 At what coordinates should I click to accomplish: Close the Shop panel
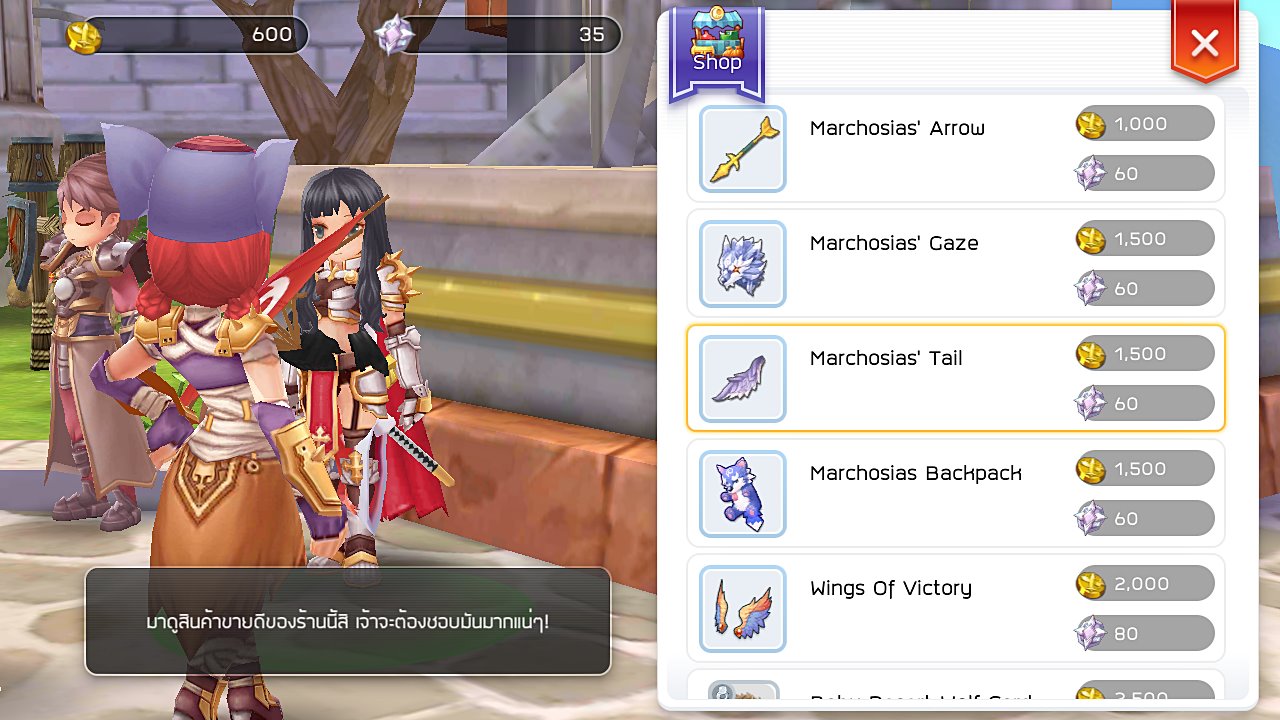pyautogui.click(x=1204, y=43)
